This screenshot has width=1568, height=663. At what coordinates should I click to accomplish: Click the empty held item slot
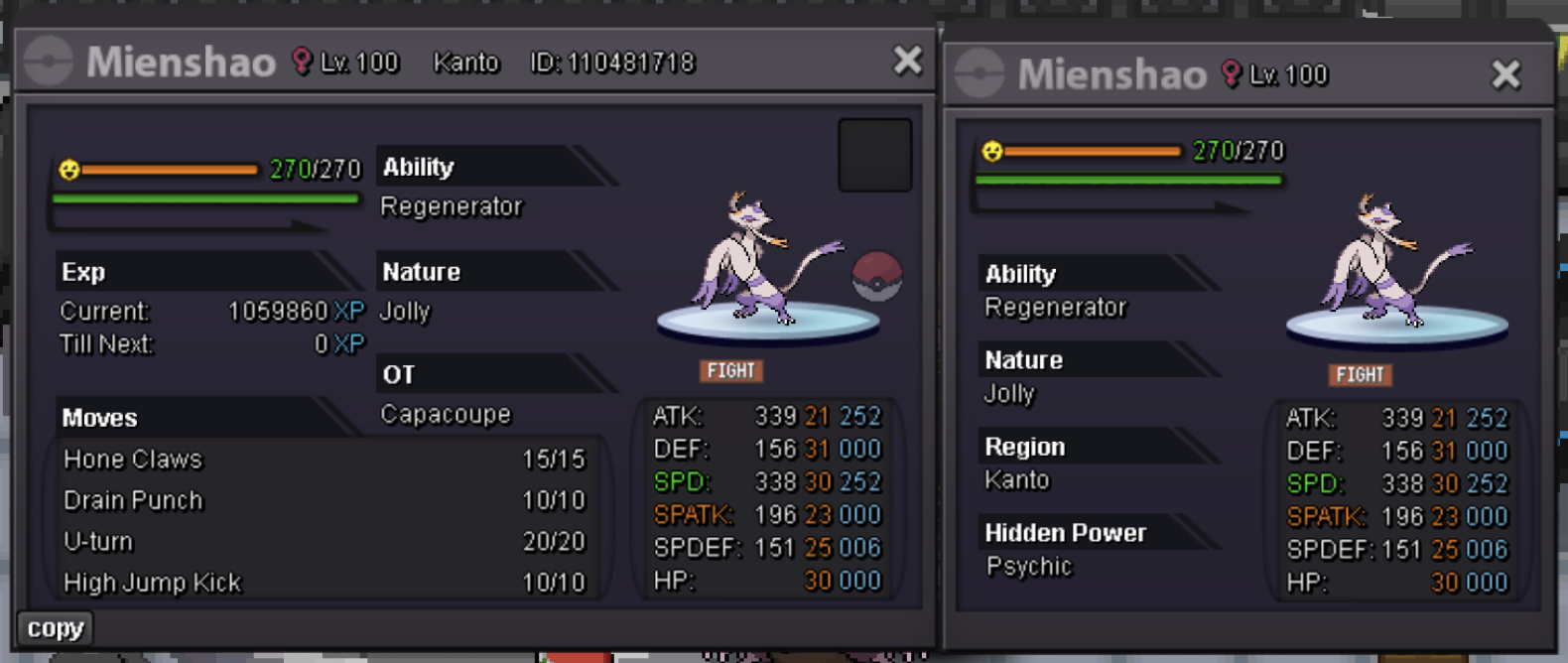(x=874, y=155)
